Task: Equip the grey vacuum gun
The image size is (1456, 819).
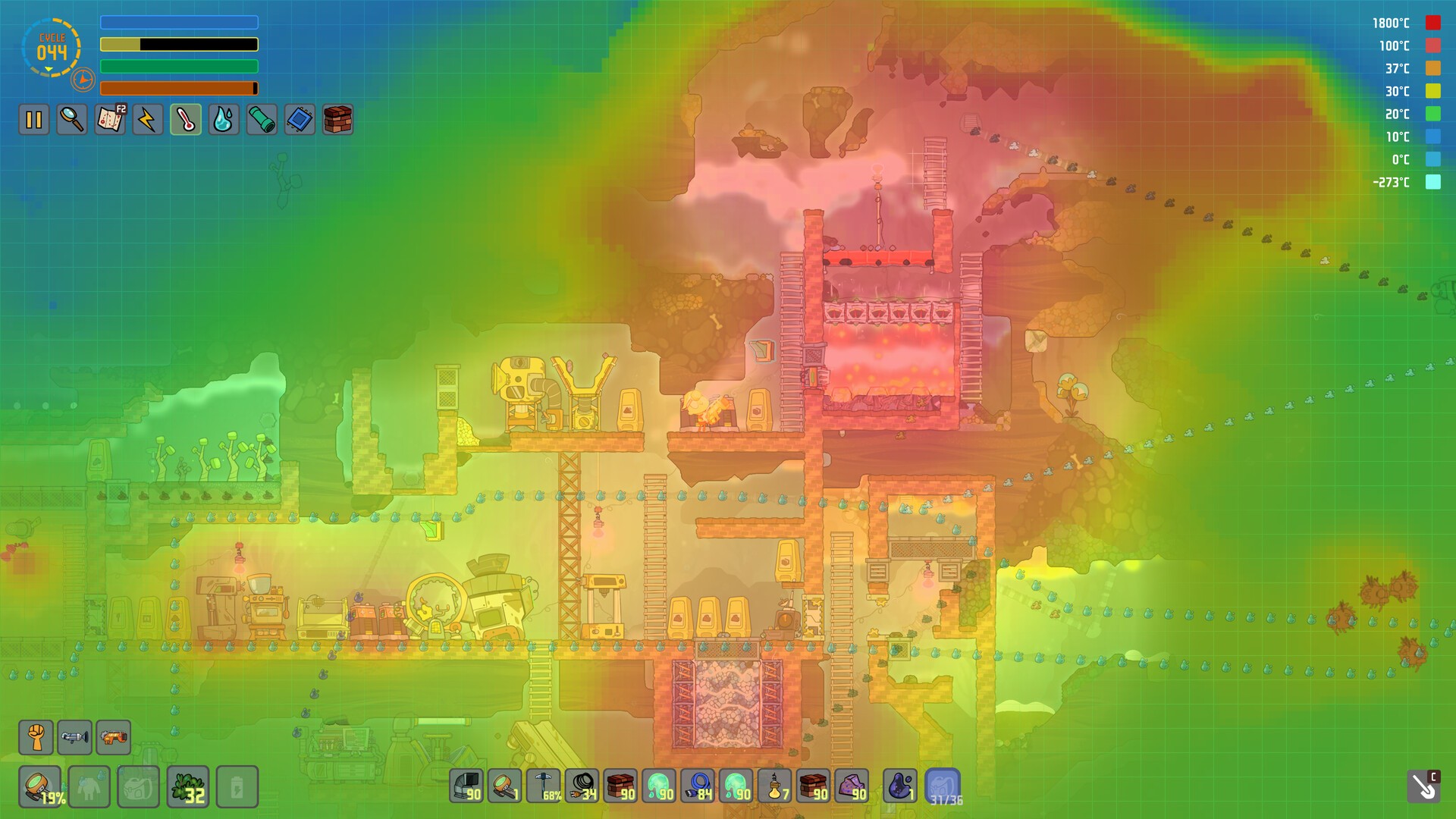Action: pyautogui.click(x=74, y=737)
